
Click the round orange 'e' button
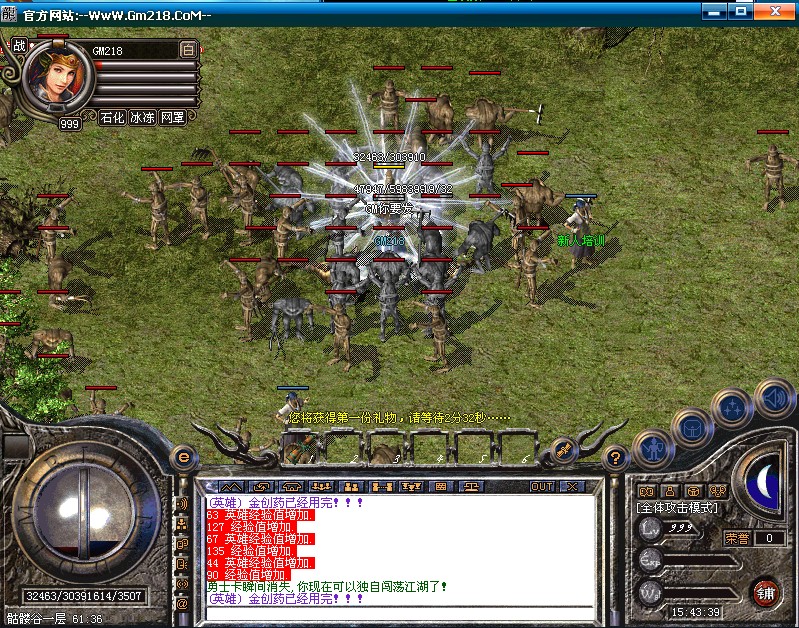[x=183, y=456]
